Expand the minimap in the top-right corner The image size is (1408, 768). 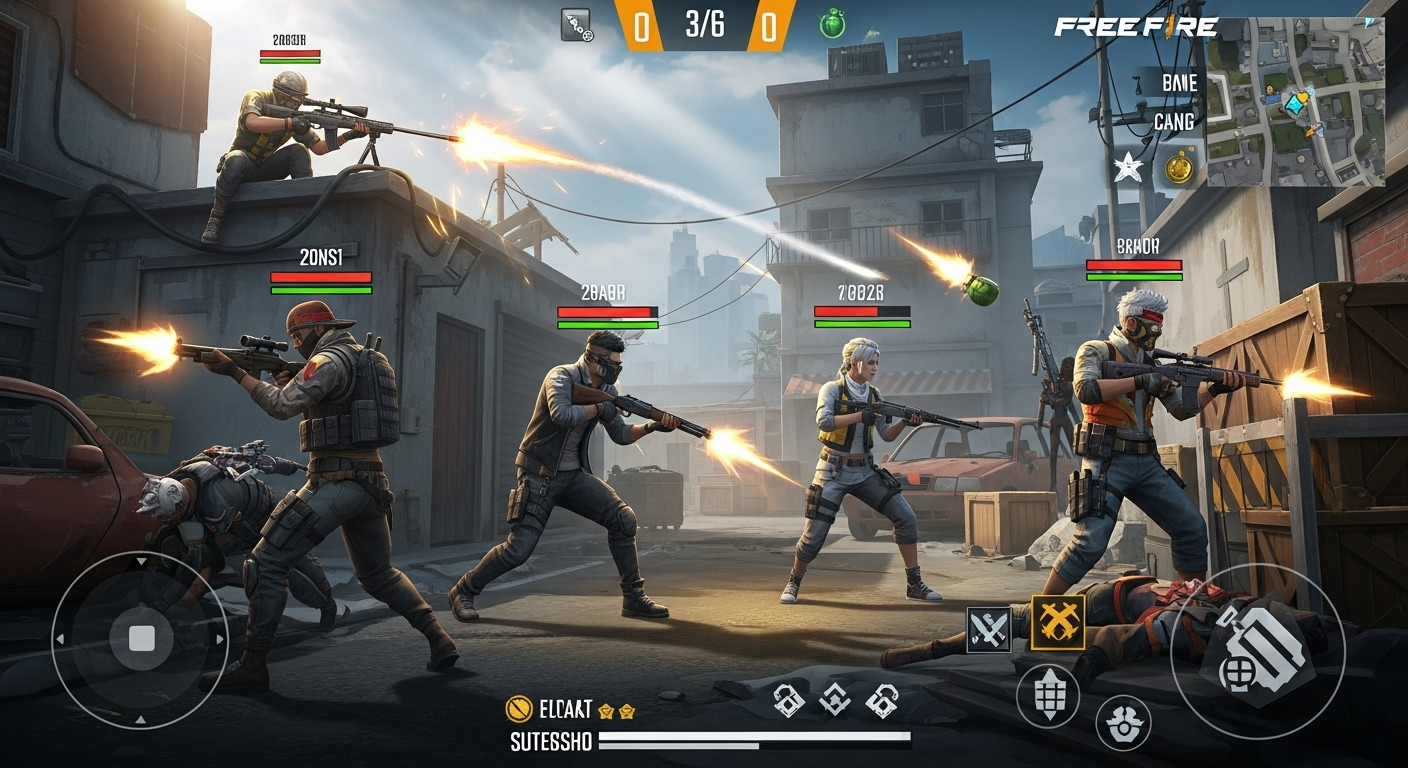(x=1295, y=100)
